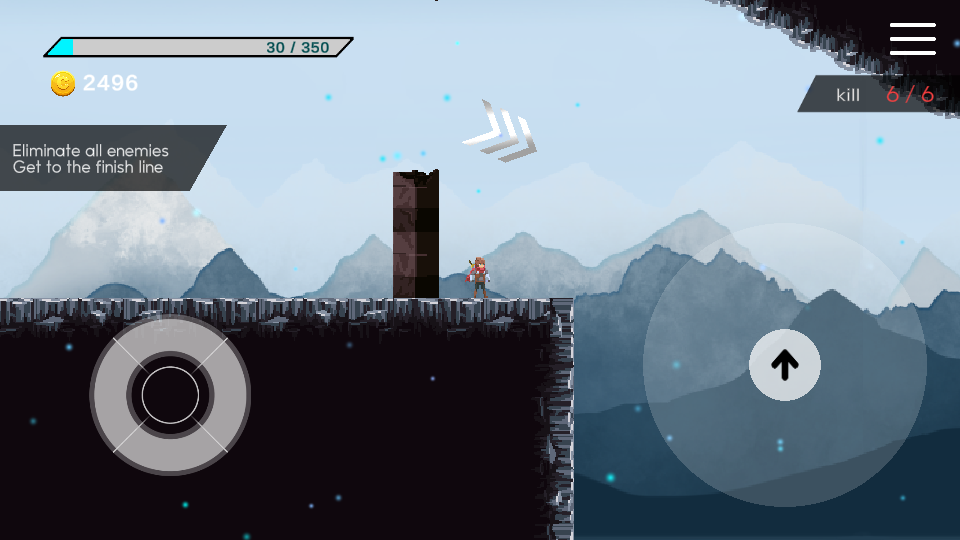Tap the up-arrow jump button
This screenshot has height=540, width=960.
click(x=785, y=365)
